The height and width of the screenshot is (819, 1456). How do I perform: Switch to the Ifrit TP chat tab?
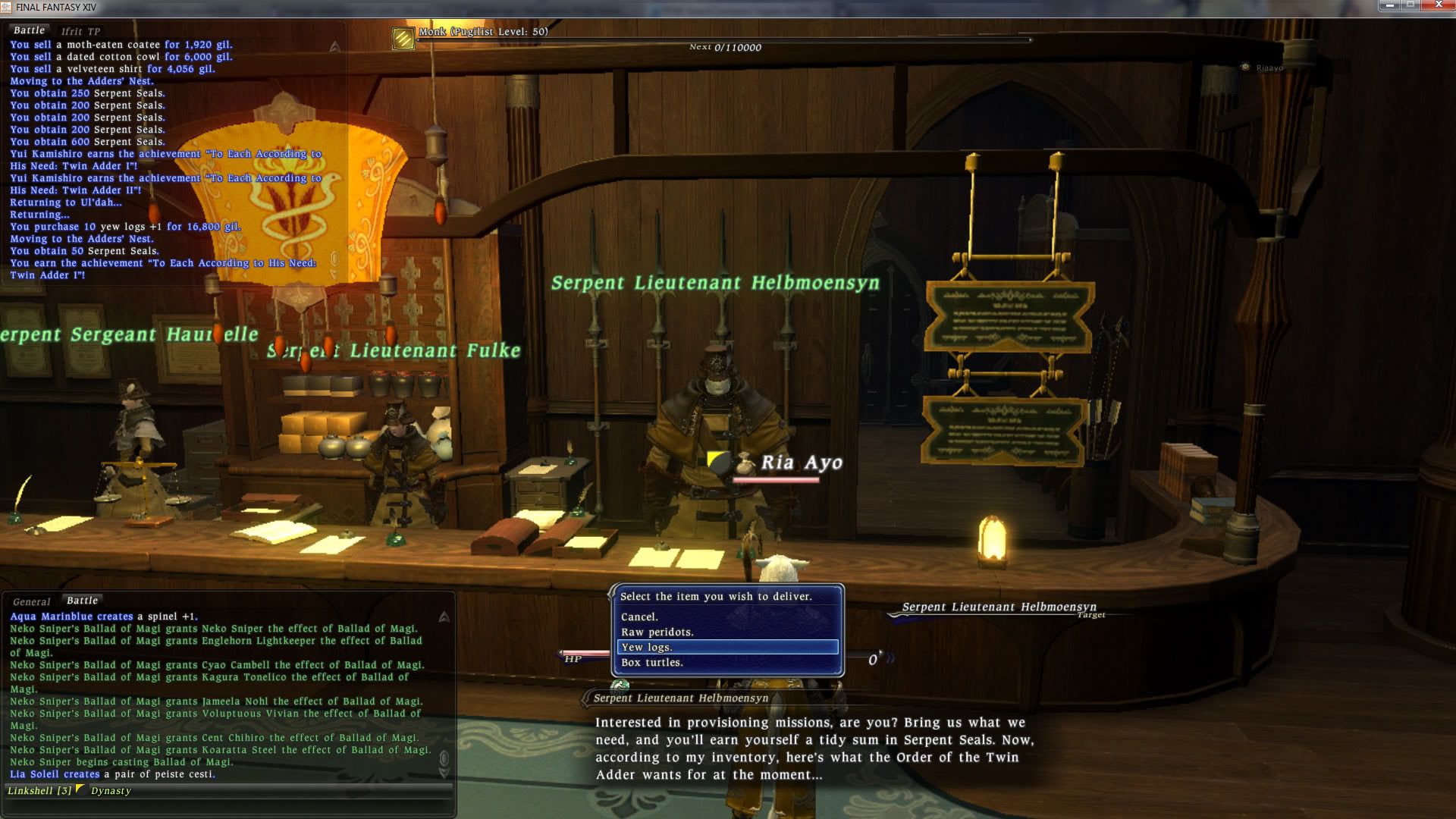point(80,31)
